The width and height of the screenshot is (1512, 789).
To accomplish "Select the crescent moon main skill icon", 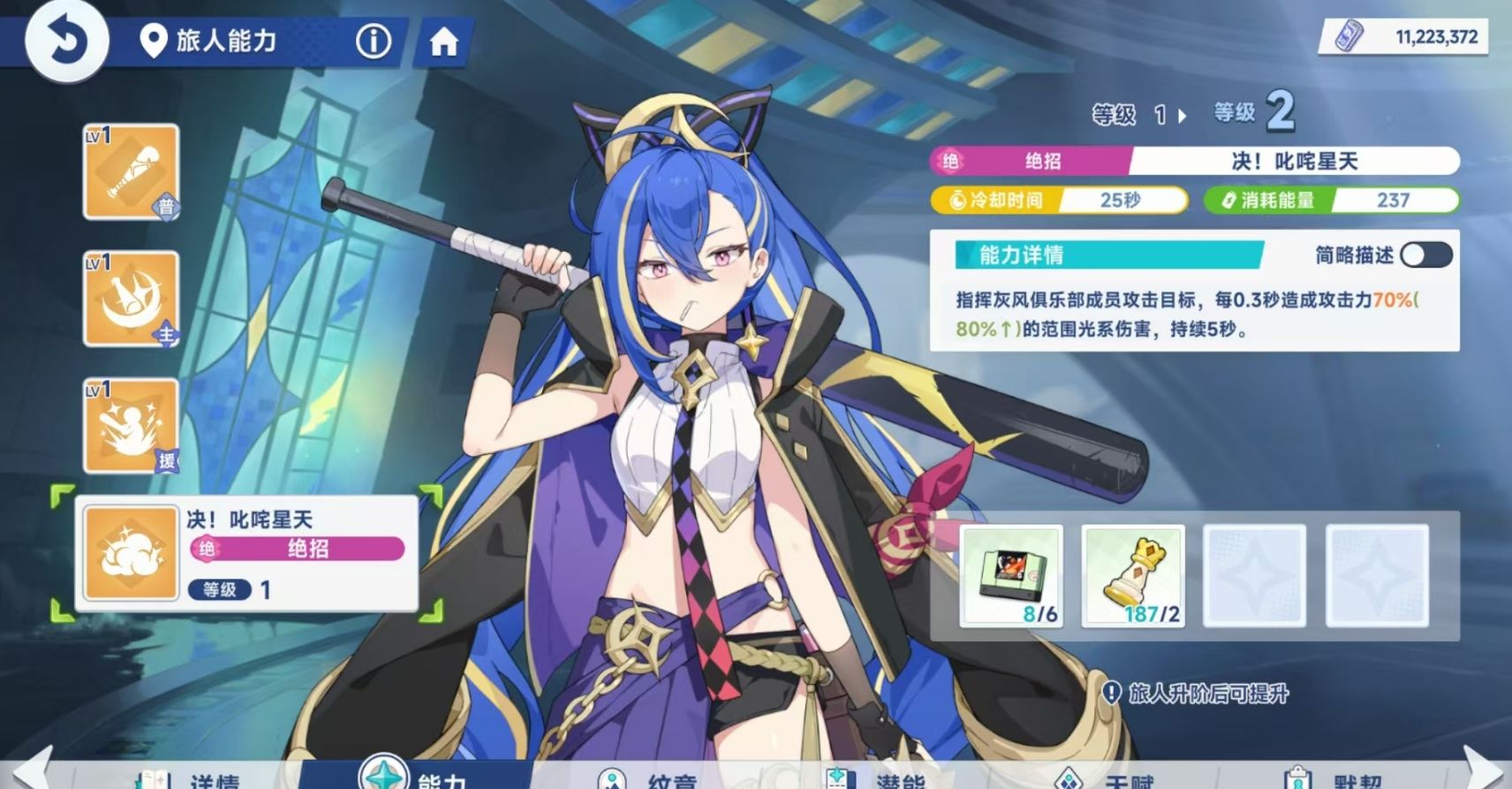I will [132, 299].
